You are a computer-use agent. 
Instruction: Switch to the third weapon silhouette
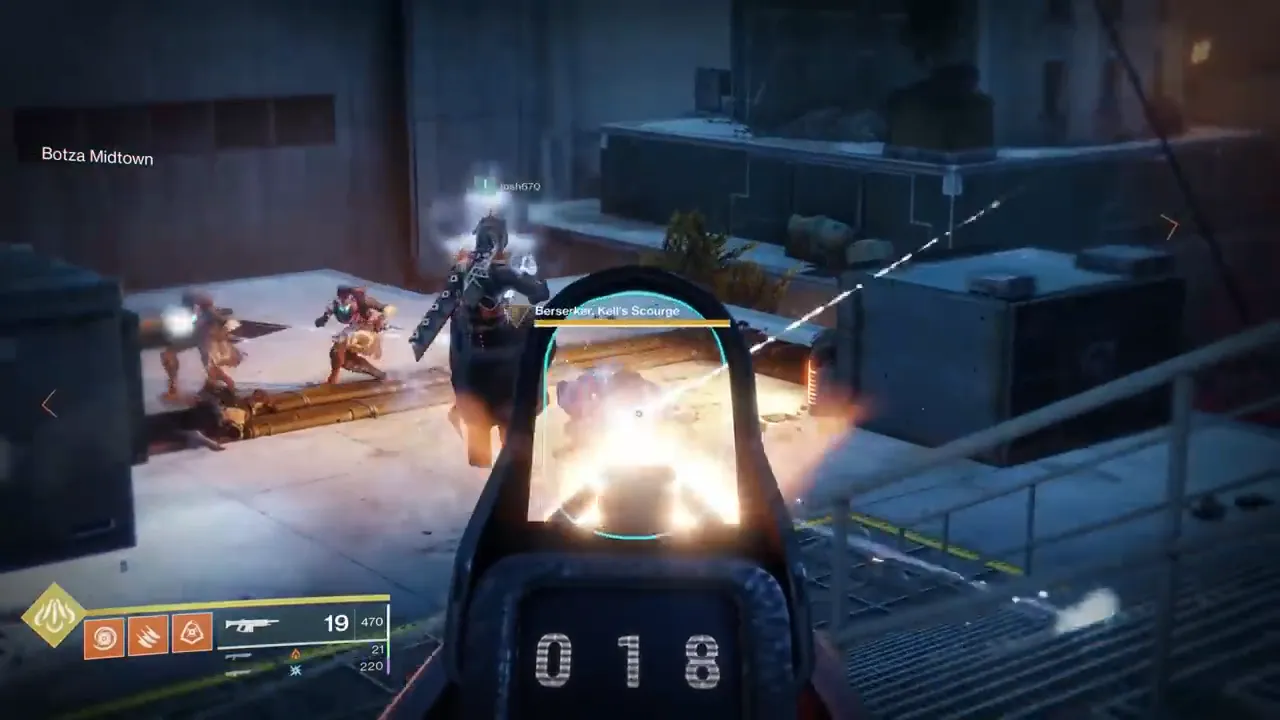click(x=239, y=672)
